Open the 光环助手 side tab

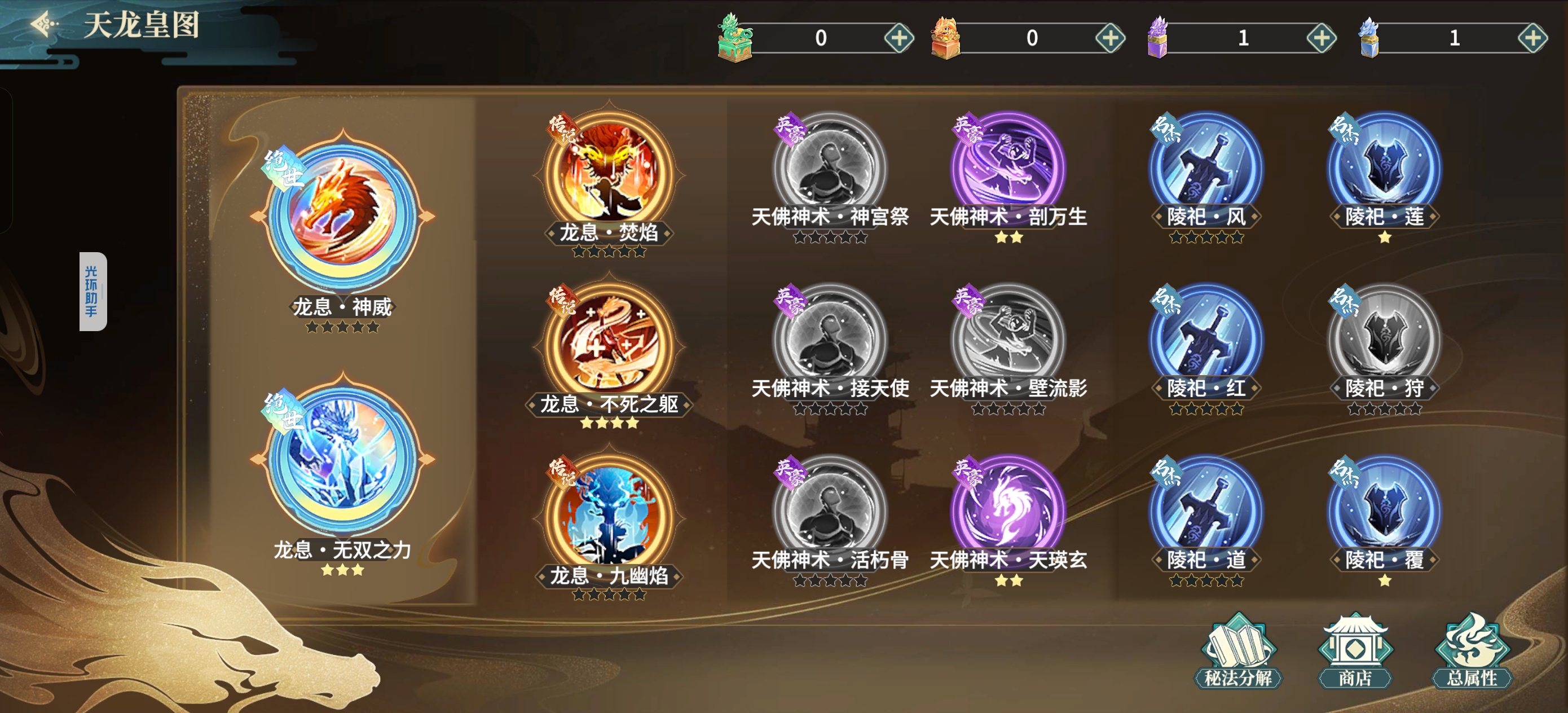click(93, 291)
